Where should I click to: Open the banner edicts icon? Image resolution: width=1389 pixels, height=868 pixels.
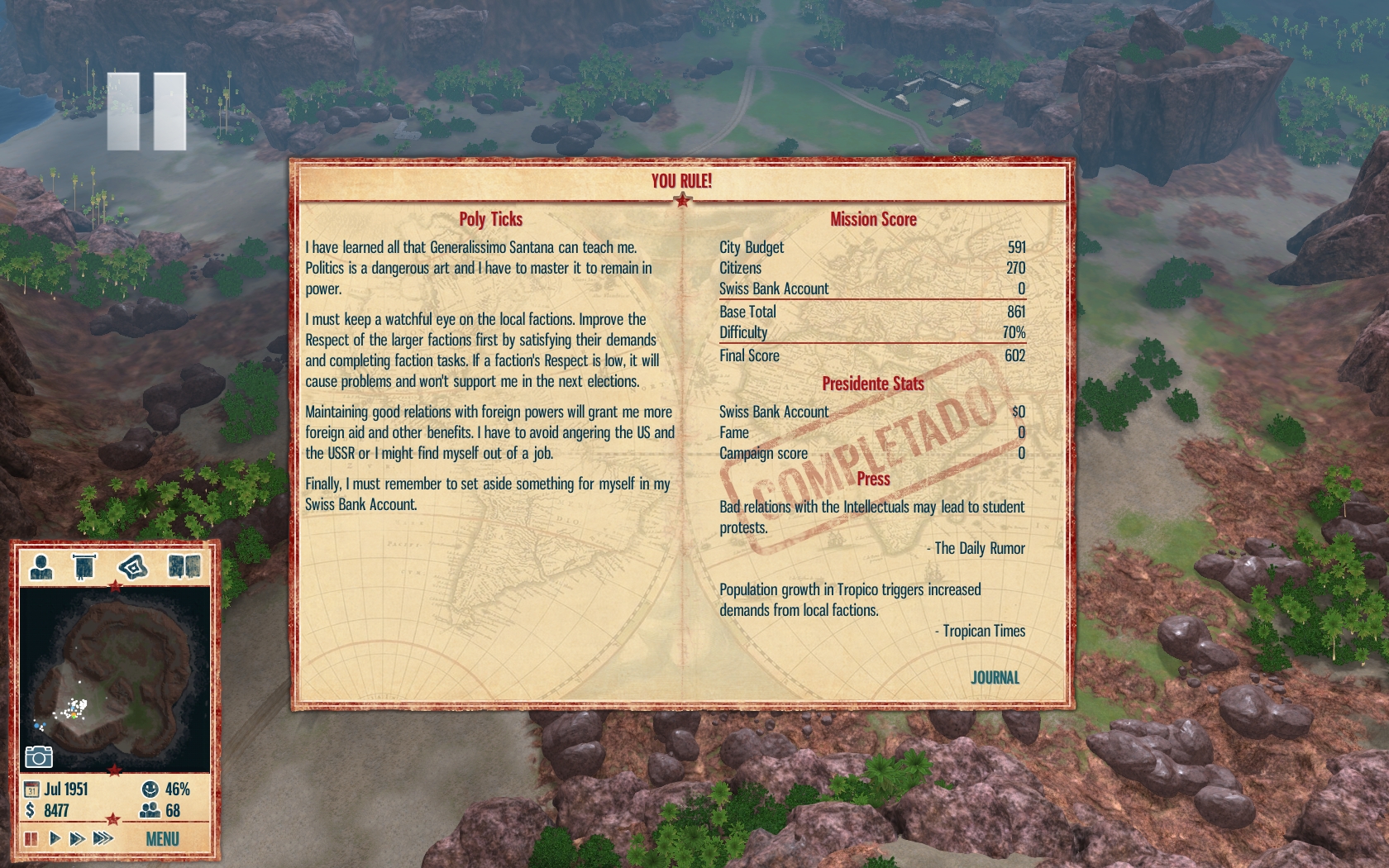coord(84,567)
